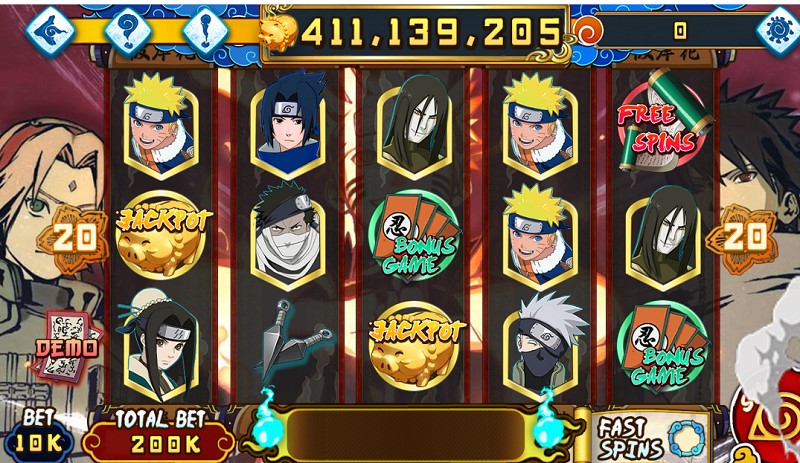The height and width of the screenshot is (463, 800).
Task: Open the exclamation mark info panel
Action: coord(207,28)
